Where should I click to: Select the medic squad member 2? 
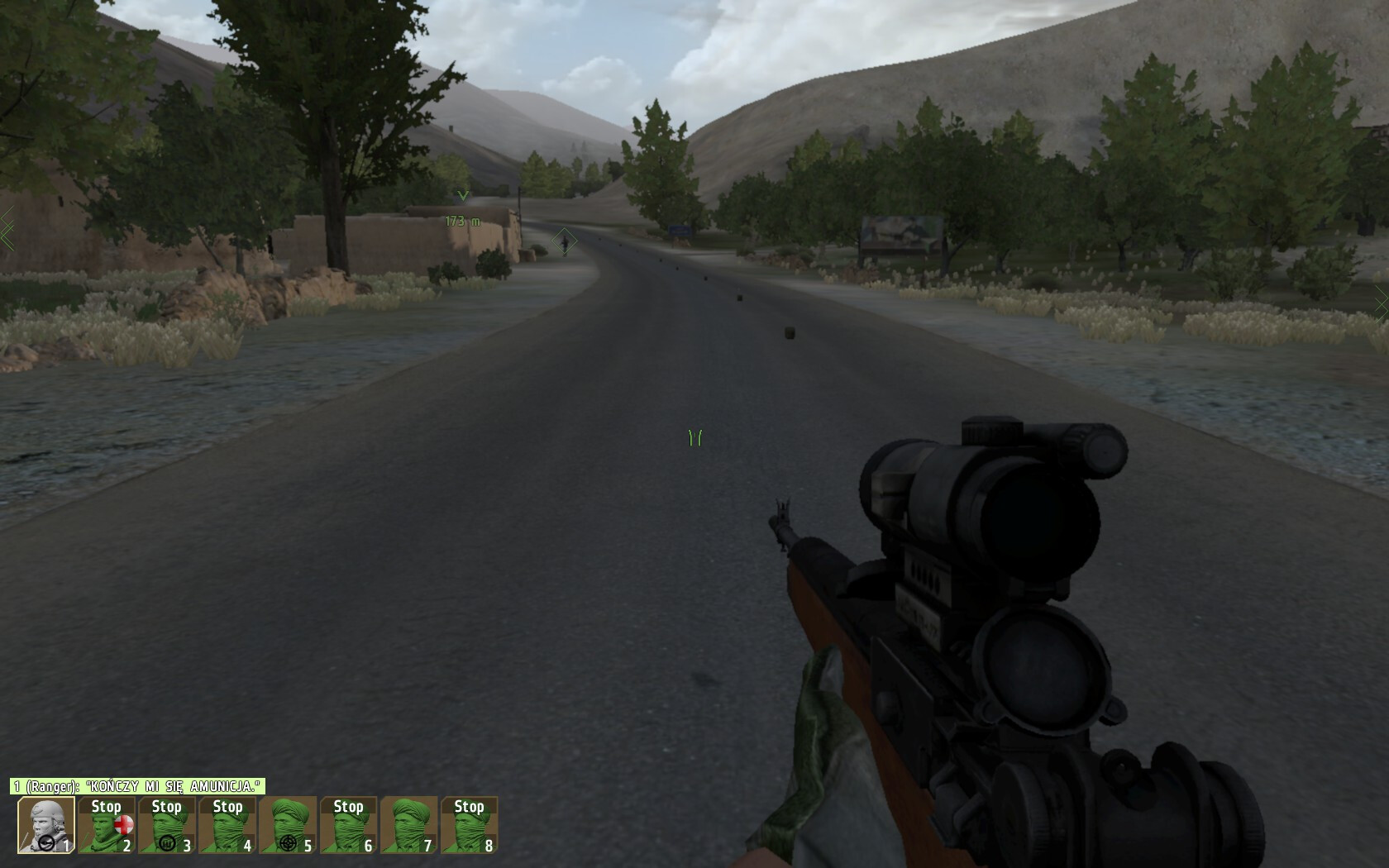[107, 824]
